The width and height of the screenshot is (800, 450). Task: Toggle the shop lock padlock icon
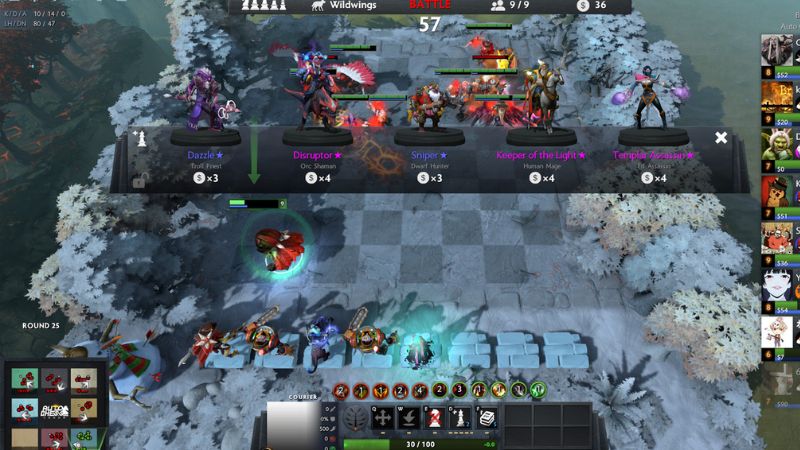(x=142, y=180)
